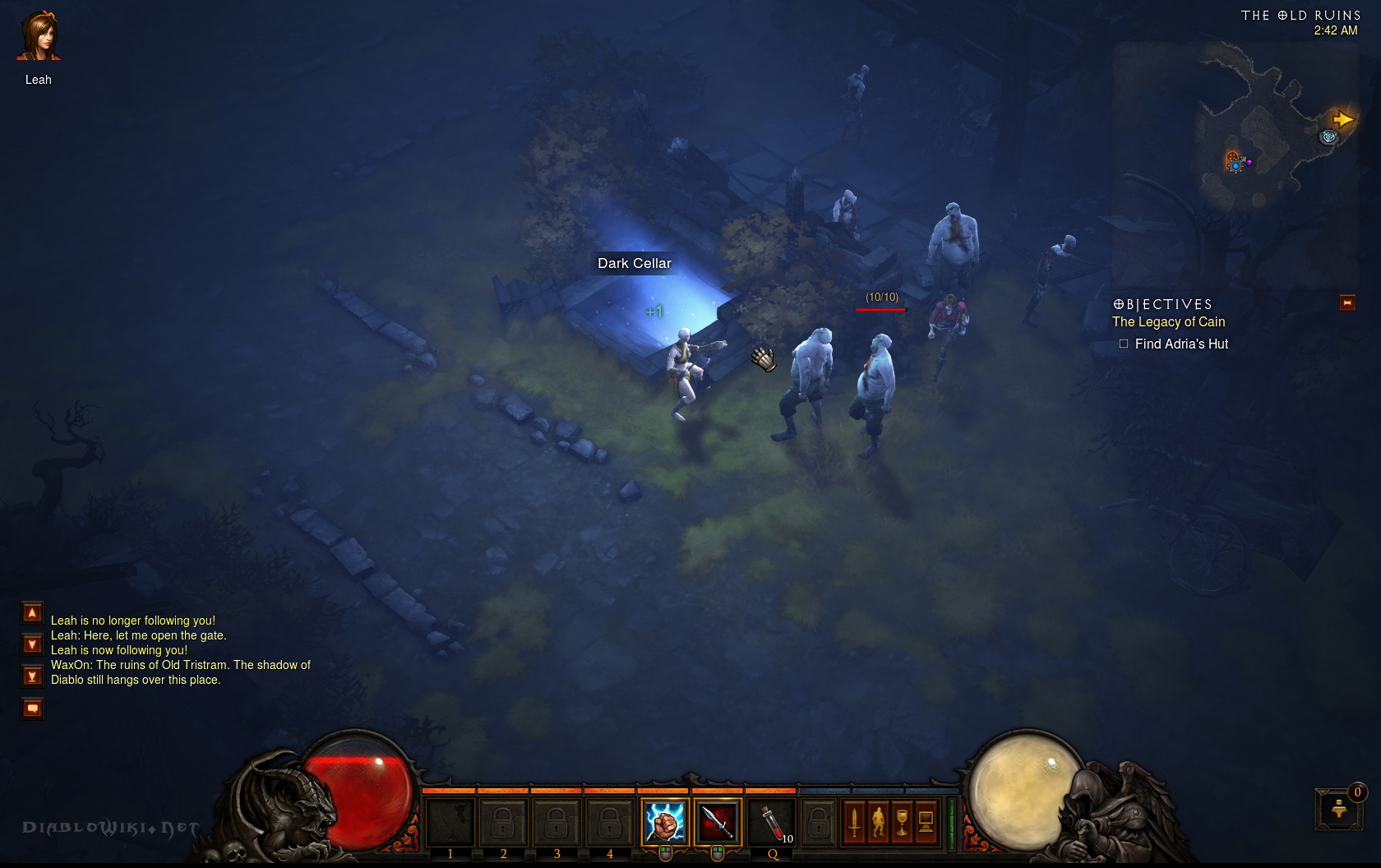Jump chat log to the bottom

pos(32,676)
